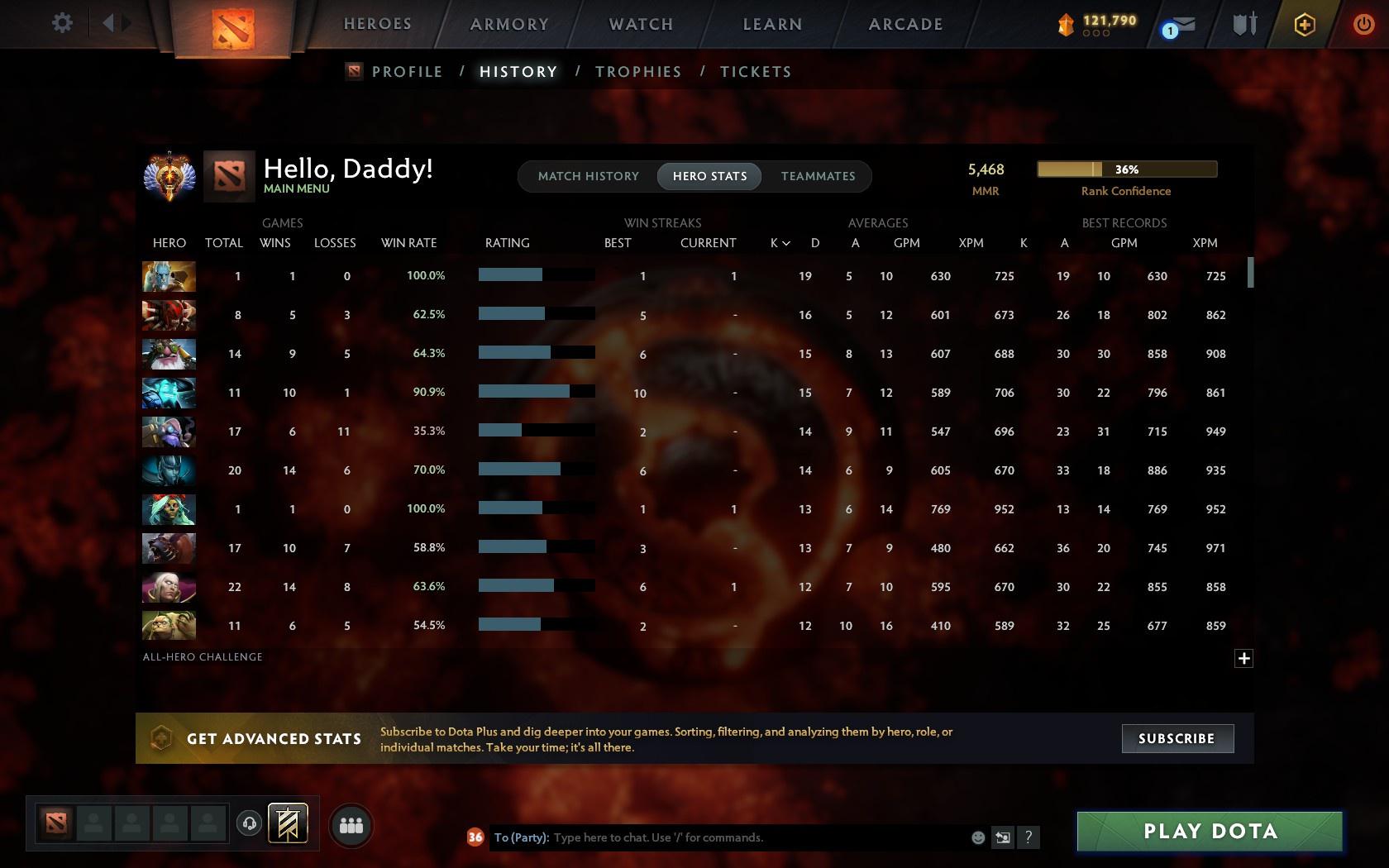Click the power button to exit Dota
Image resolution: width=1389 pixels, height=868 pixels.
tap(1363, 23)
